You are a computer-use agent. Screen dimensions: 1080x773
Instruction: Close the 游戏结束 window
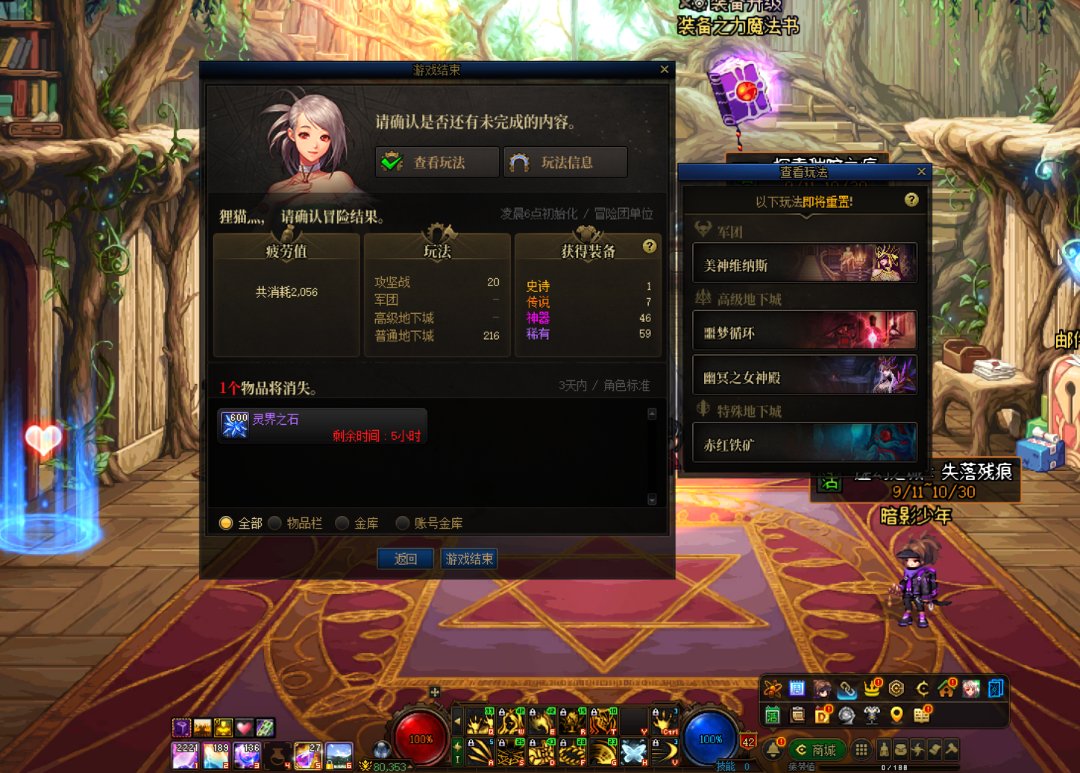pyautogui.click(x=664, y=70)
